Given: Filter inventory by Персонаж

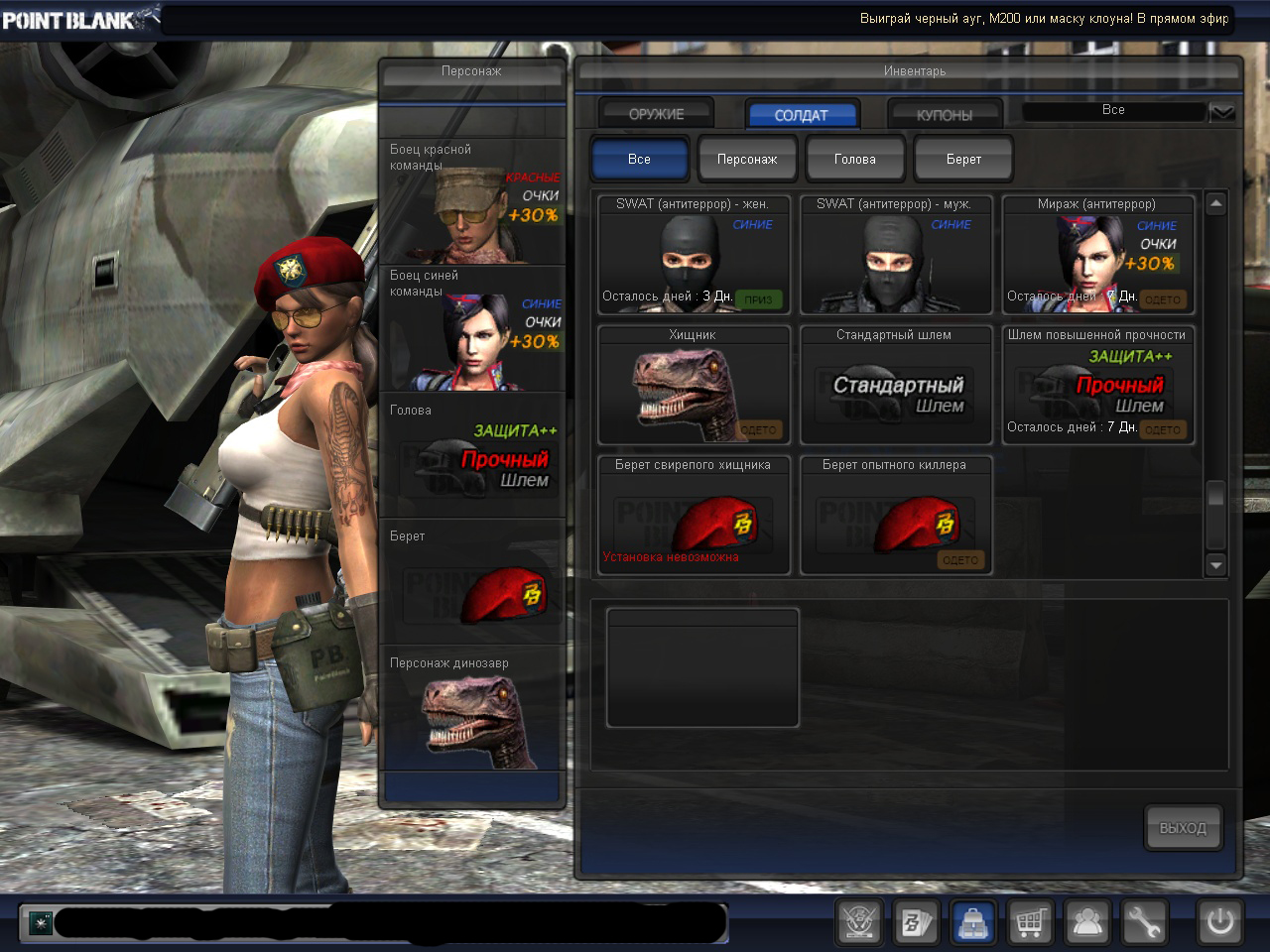Looking at the screenshot, I should click(747, 159).
